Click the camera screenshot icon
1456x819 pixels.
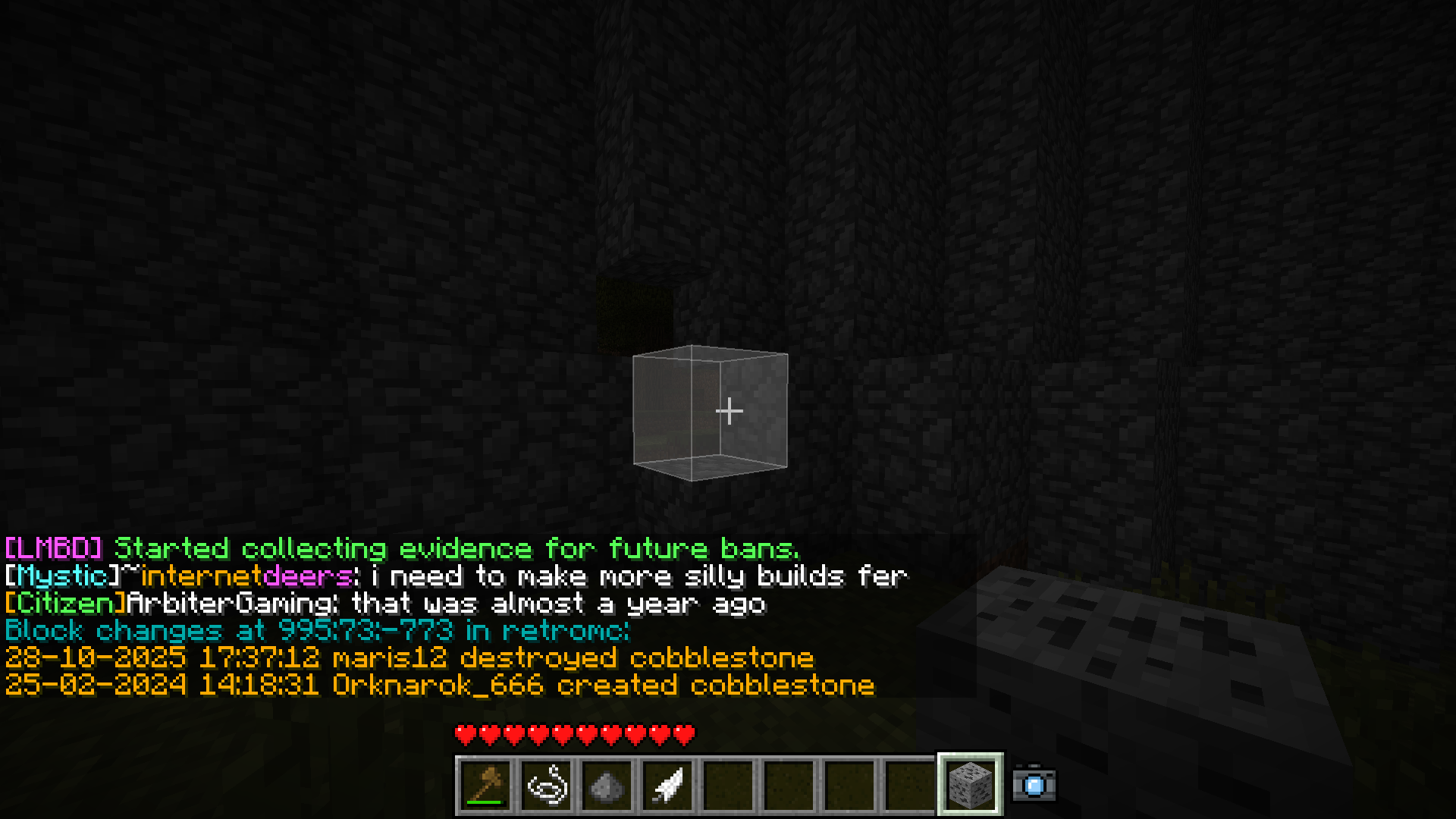(1034, 784)
